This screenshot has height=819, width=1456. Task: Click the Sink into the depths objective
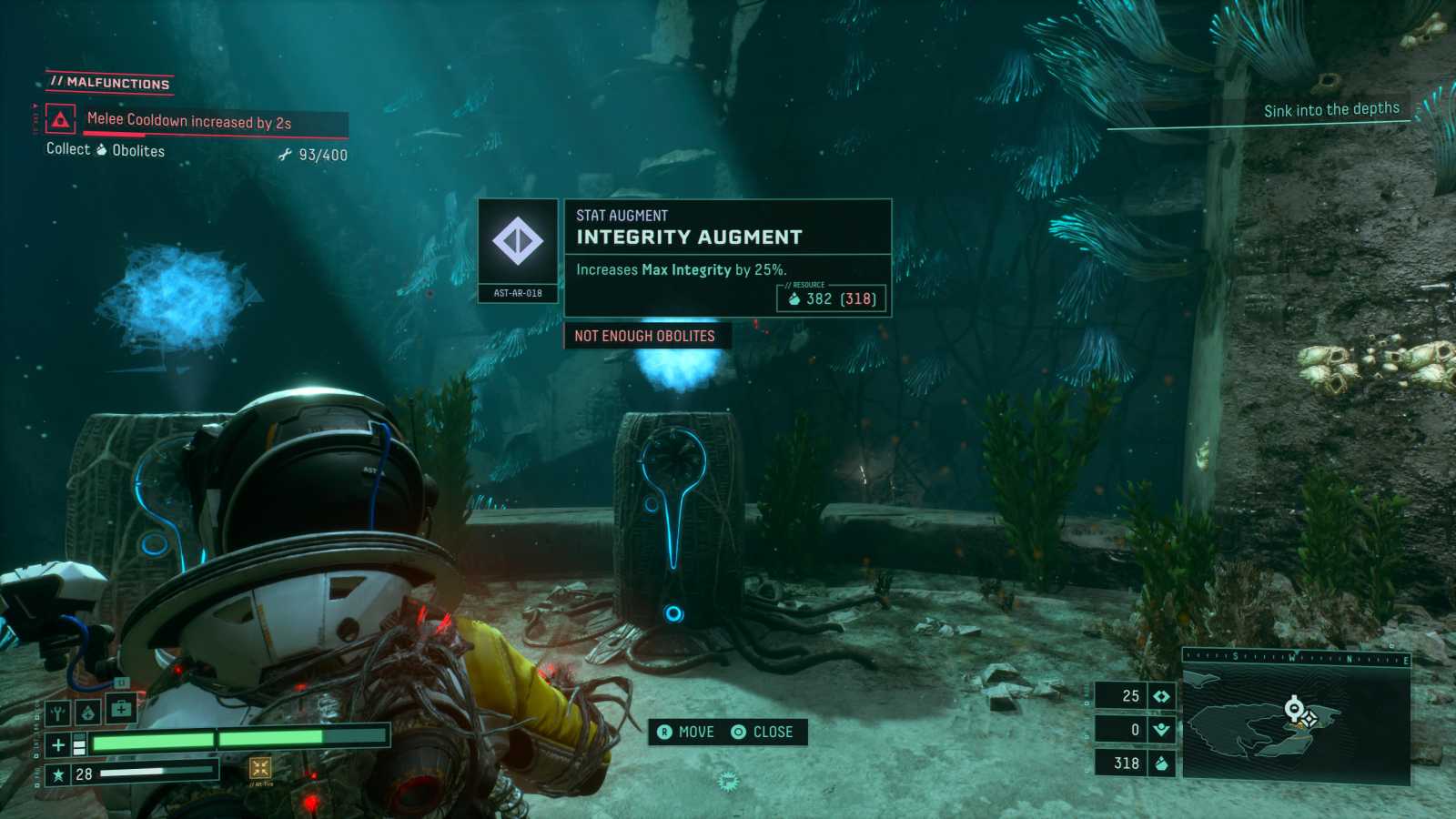pyautogui.click(x=1331, y=110)
